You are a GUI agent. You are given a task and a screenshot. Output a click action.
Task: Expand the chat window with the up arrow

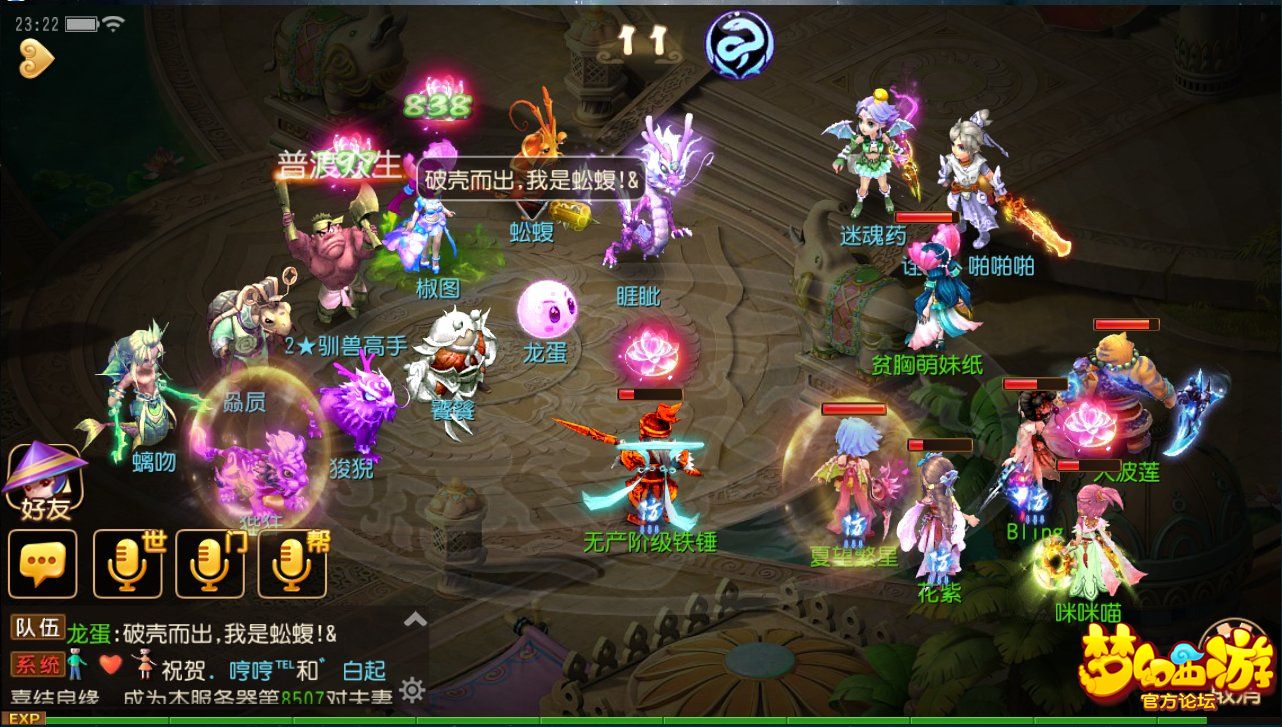pyautogui.click(x=413, y=621)
